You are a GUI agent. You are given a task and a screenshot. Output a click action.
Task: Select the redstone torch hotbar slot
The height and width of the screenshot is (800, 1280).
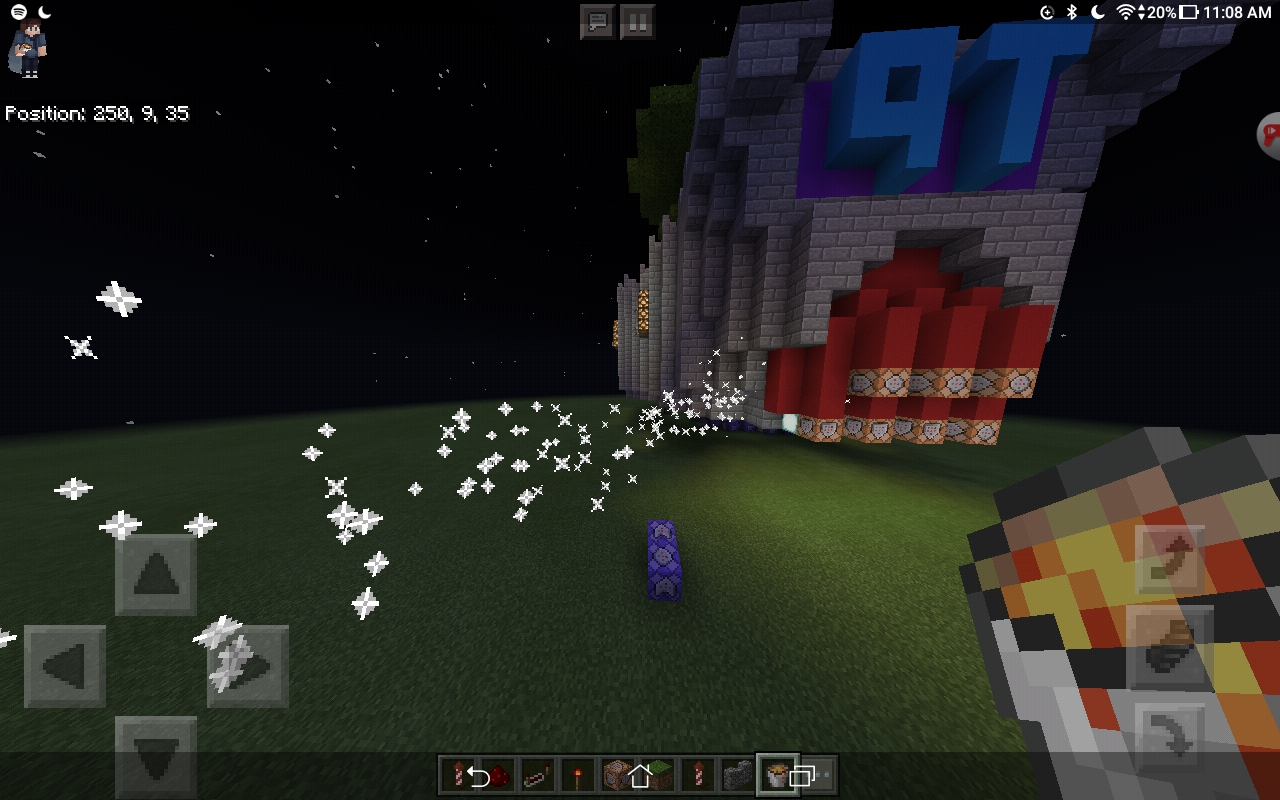click(578, 775)
